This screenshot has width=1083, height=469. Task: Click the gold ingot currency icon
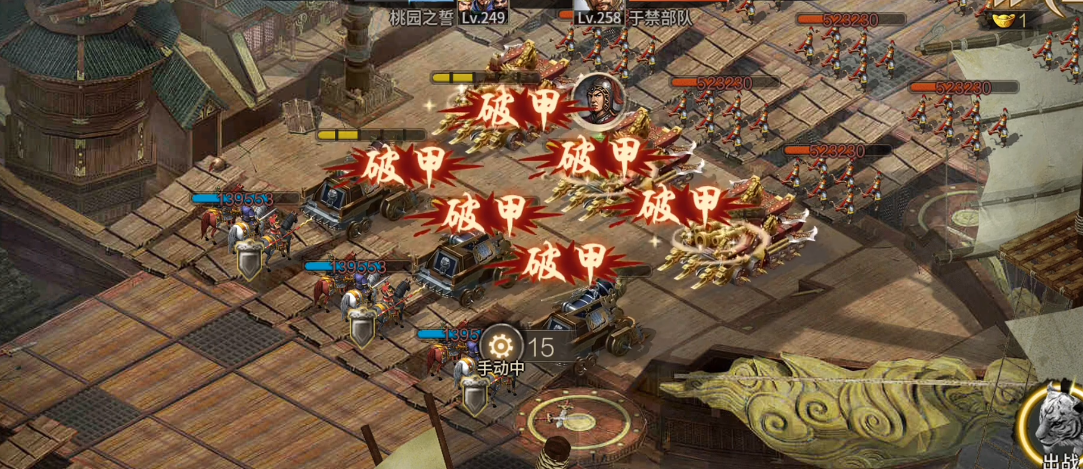click(x=1004, y=19)
